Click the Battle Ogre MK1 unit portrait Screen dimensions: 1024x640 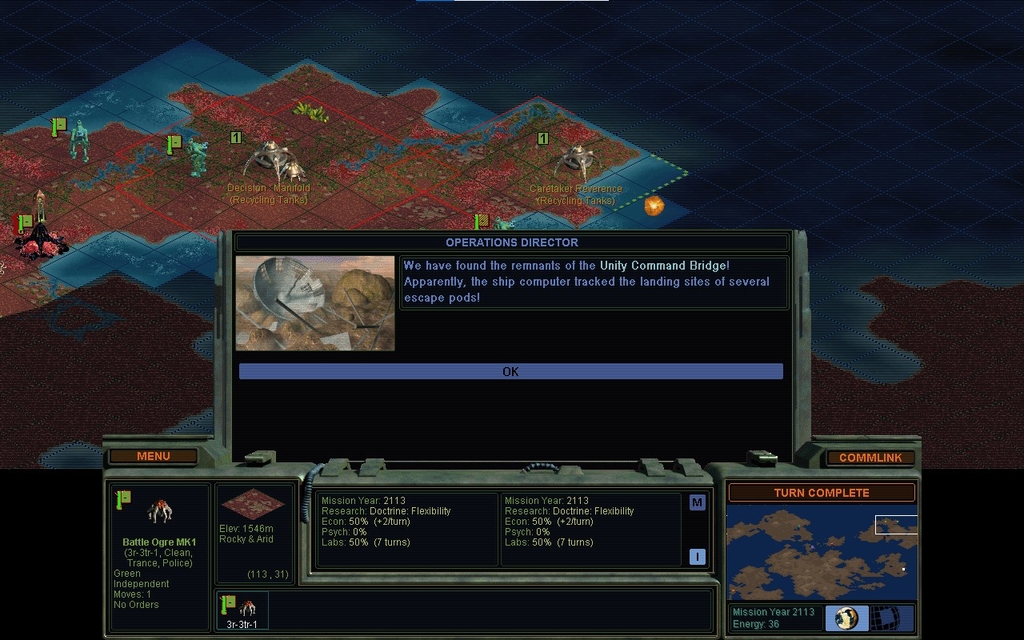tap(159, 513)
